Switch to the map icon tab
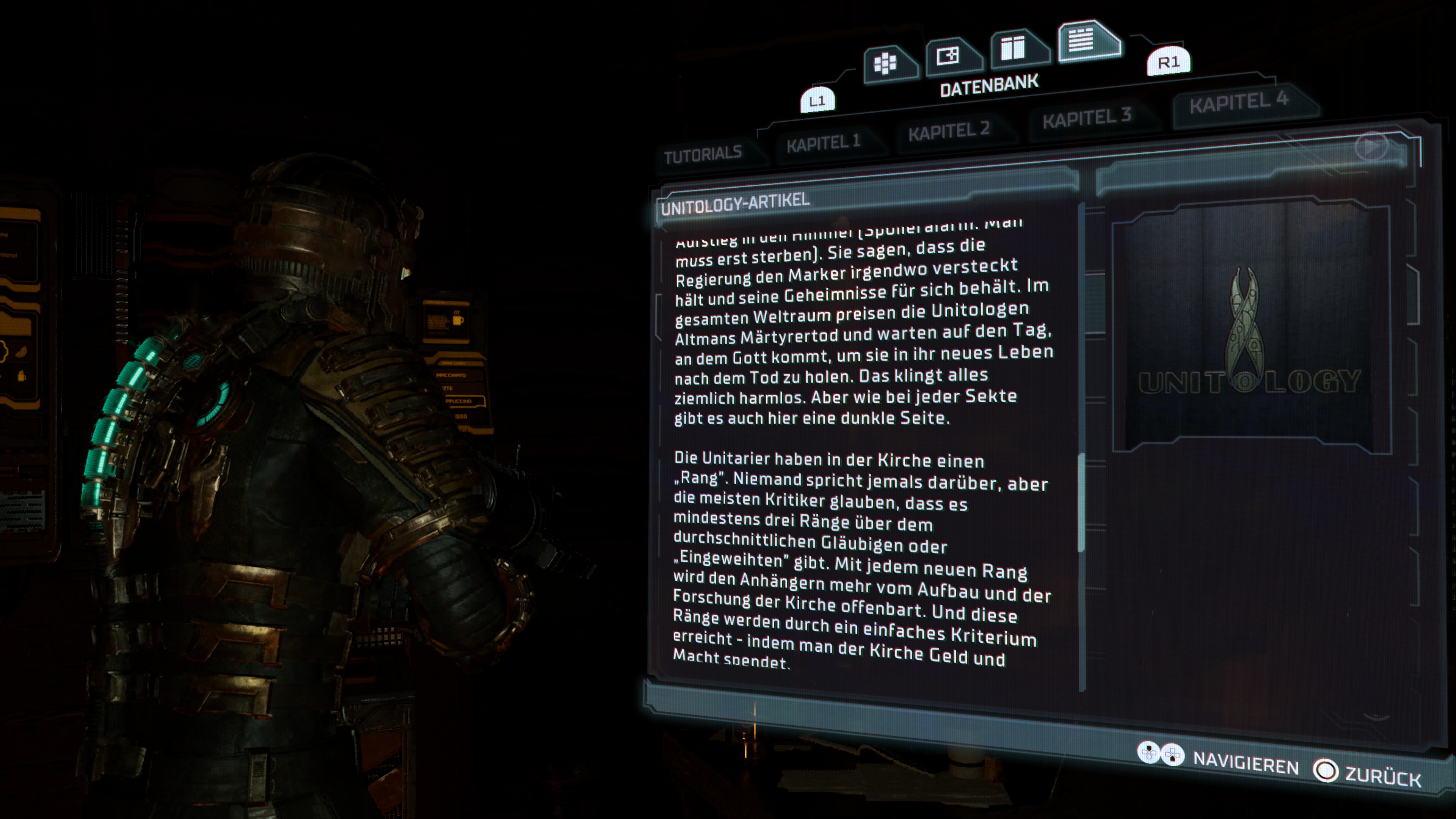This screenshot has width=1456, height=819. [x=948, y=56]
